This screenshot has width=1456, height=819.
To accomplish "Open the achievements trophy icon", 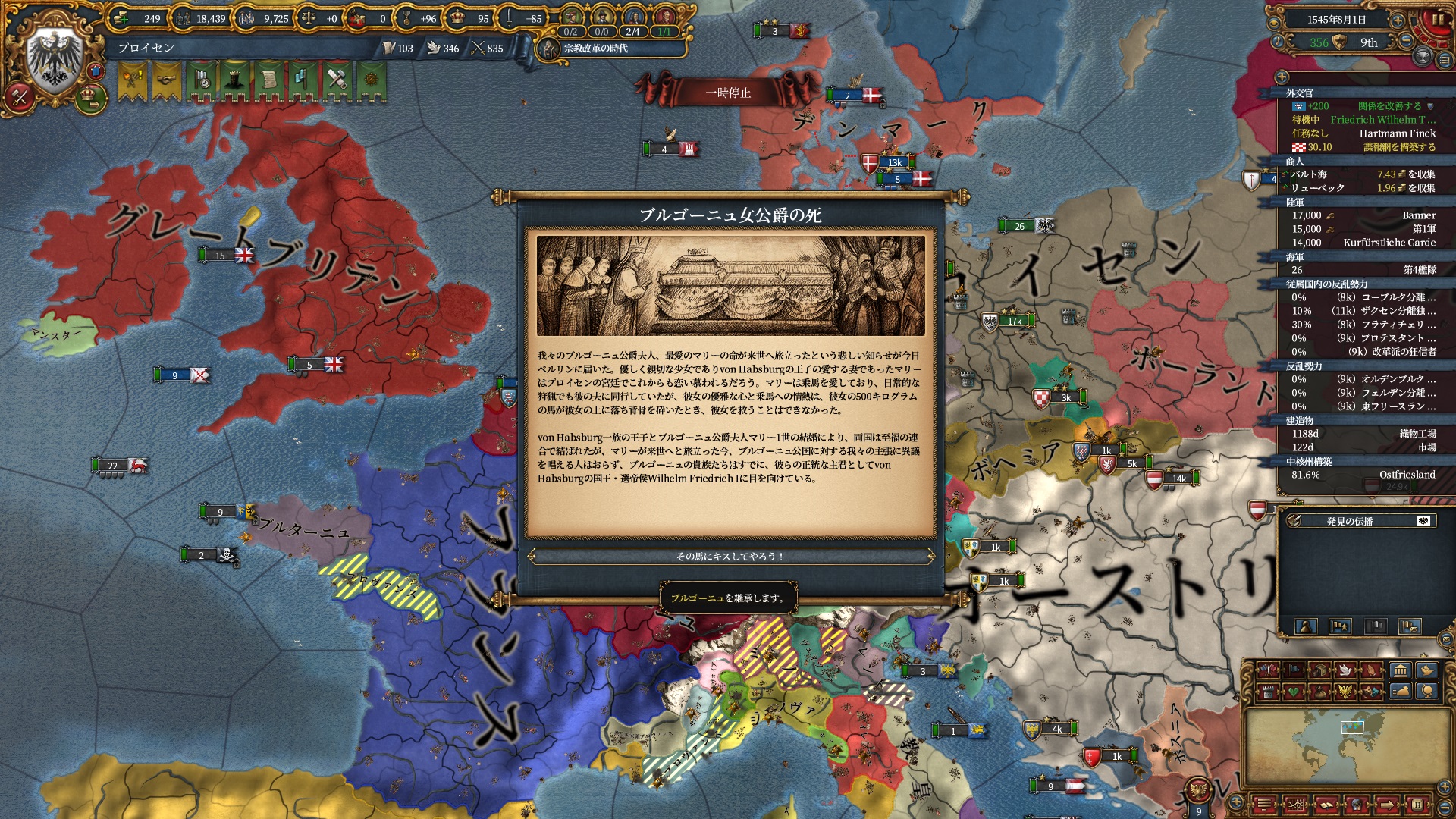I will pos(1423,56).
